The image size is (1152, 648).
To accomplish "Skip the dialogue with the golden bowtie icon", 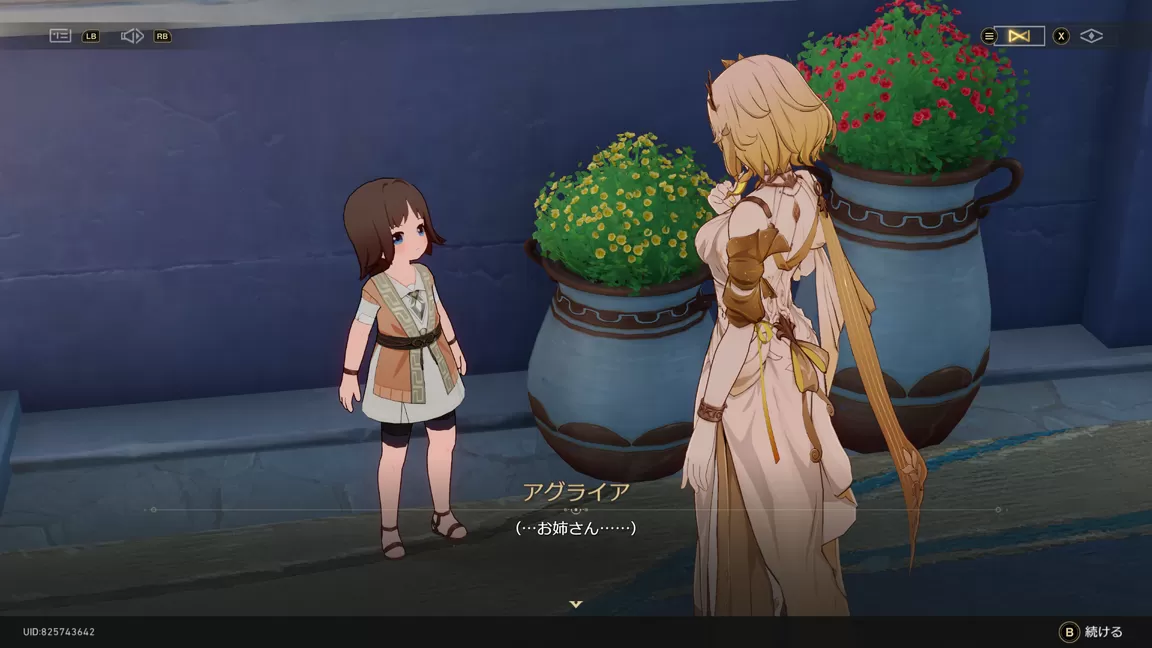I will [x=1019, y=36].
